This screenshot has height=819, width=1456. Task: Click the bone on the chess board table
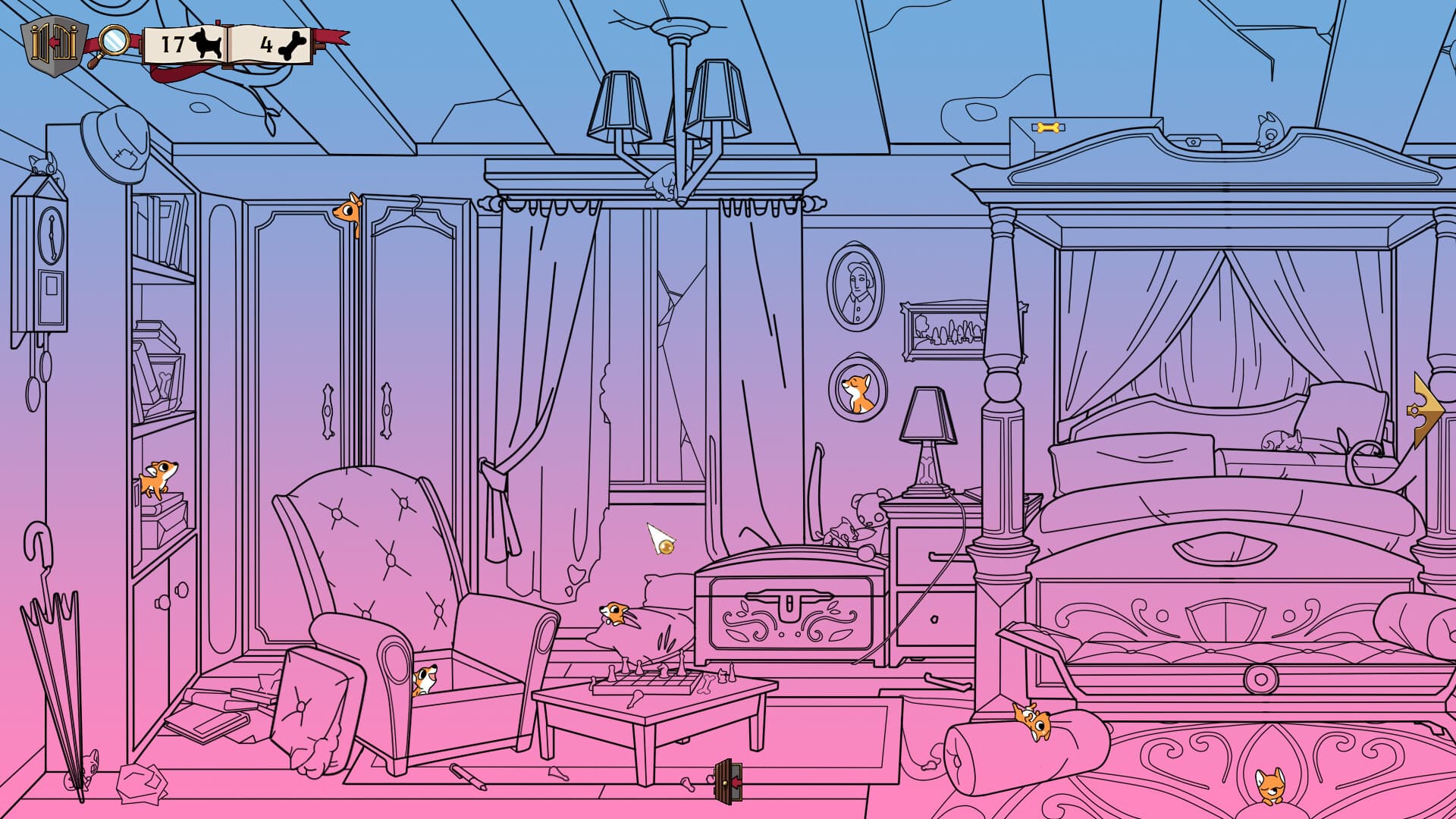(x=707, y=682)
